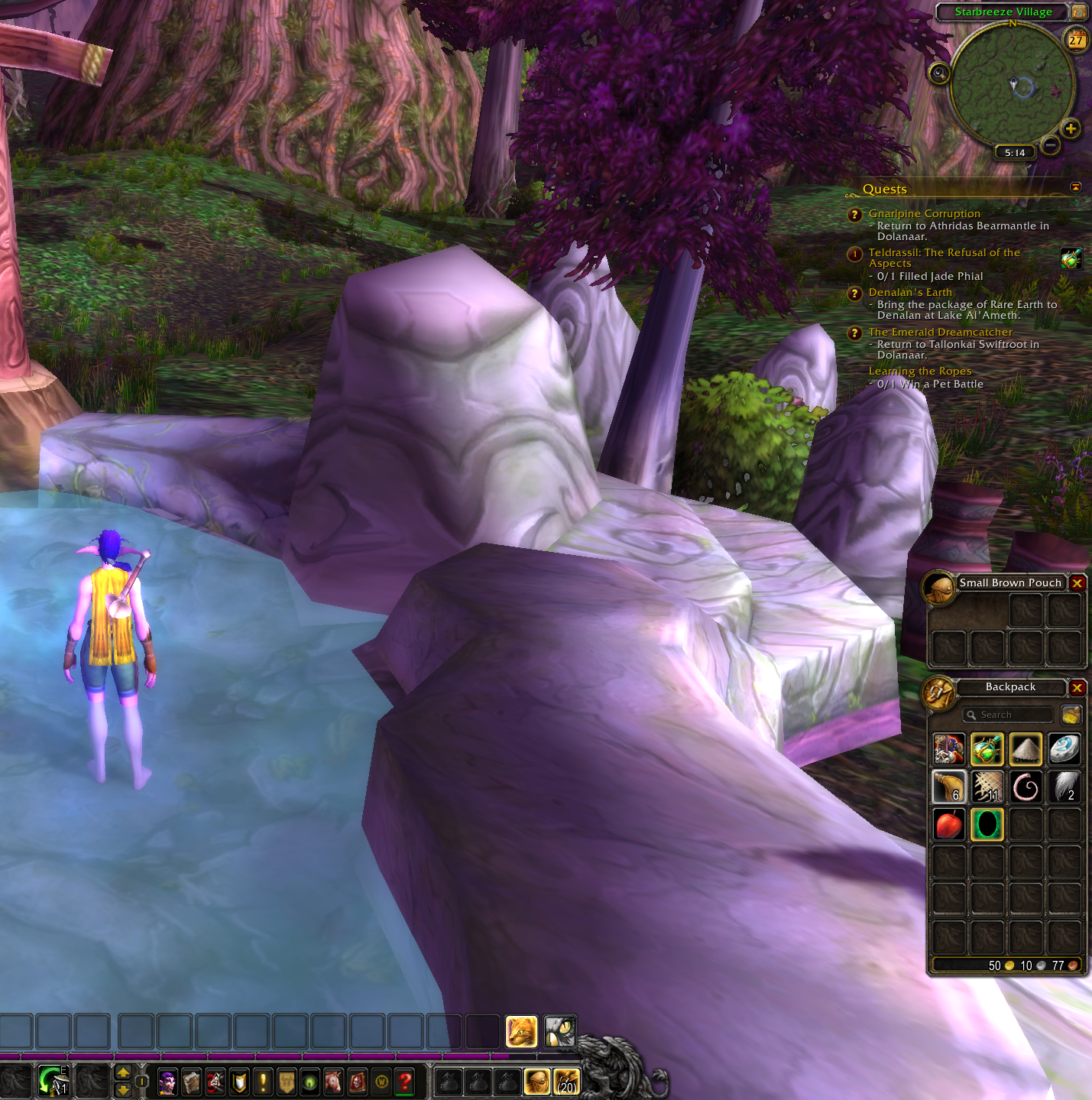Click the pink spiral item in backpack
The image size is (1092, 1100).
point(1026,787)
